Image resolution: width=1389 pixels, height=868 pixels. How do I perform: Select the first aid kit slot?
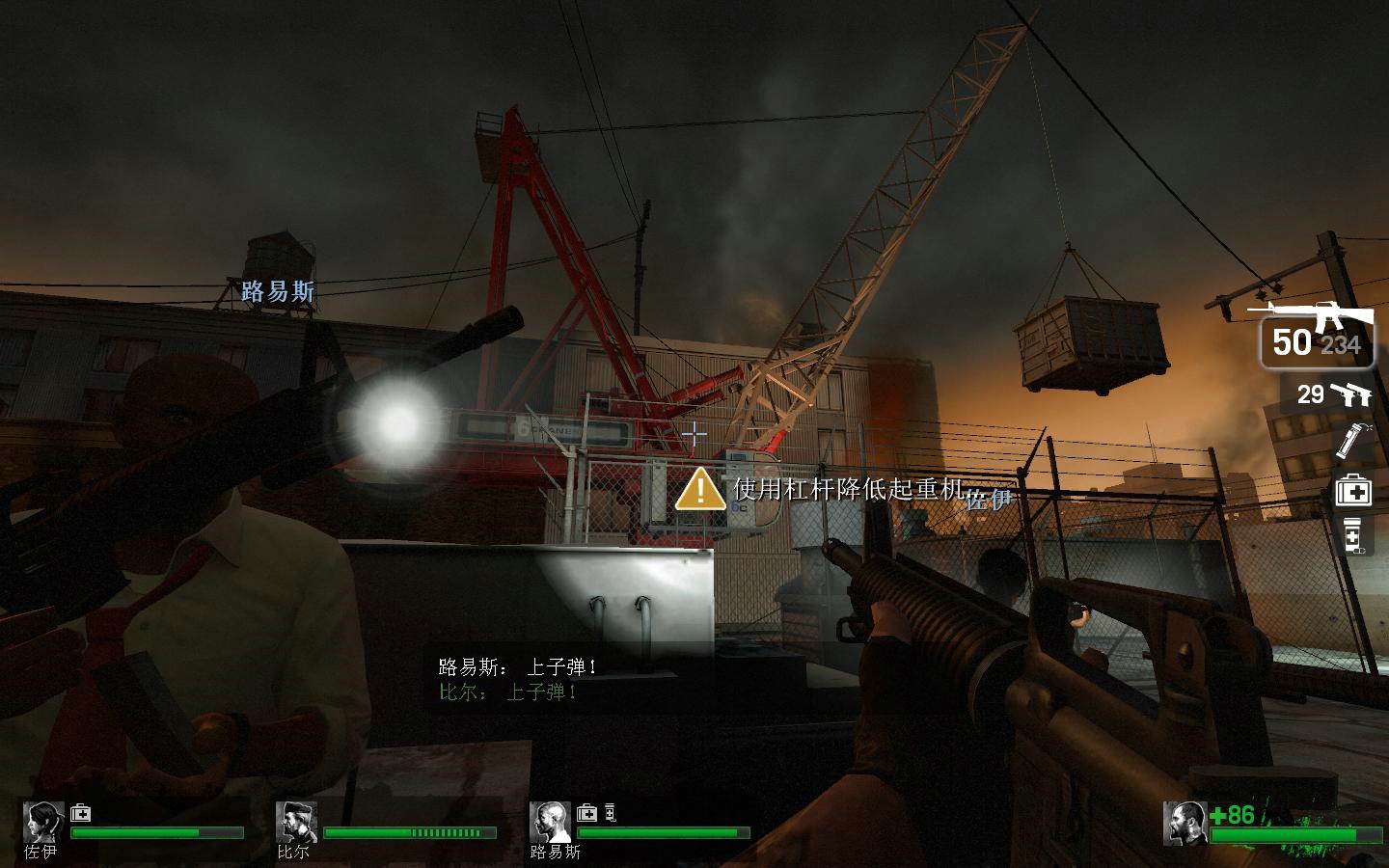pos(1352,492)
